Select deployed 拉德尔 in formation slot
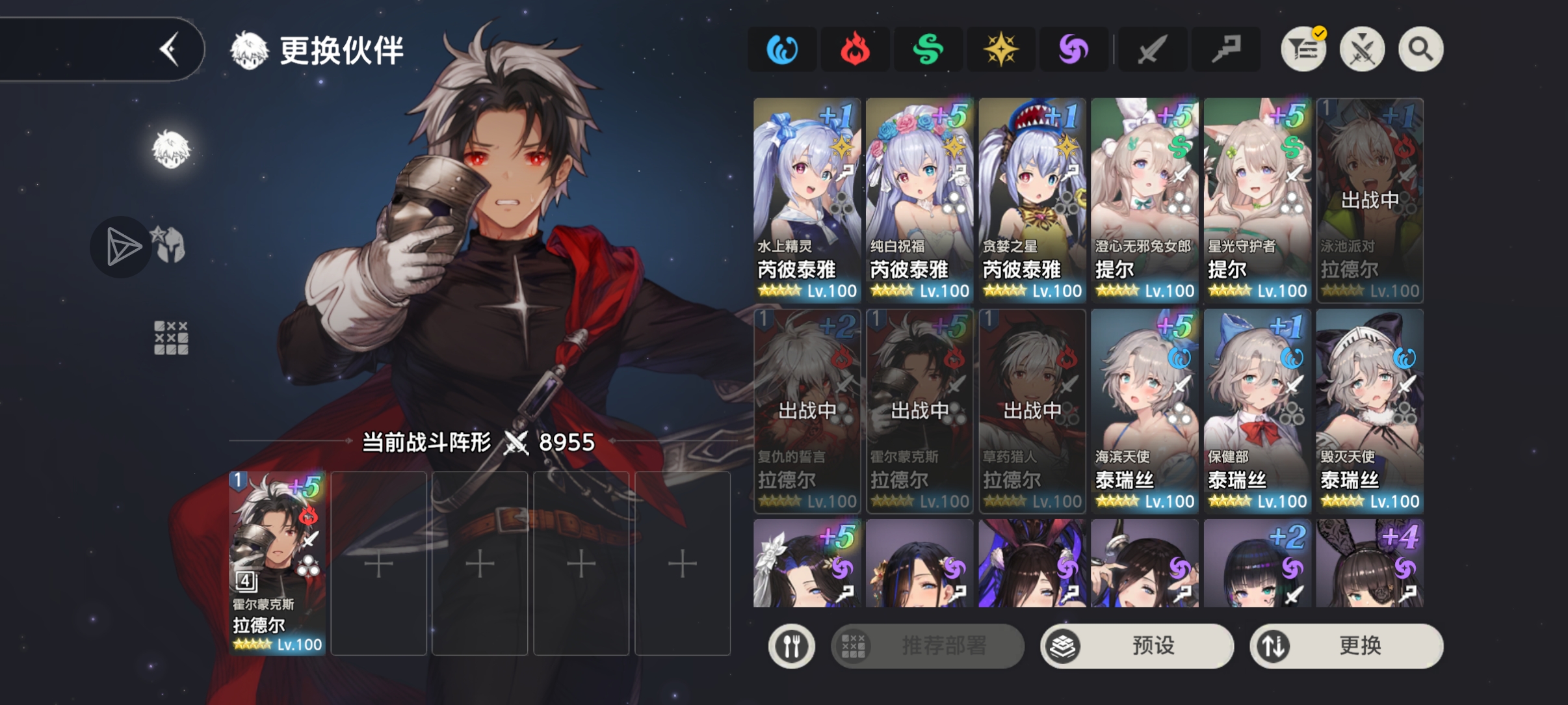Image resolution: width=1568 pixels, height=705 pixels. pos(277,563)
